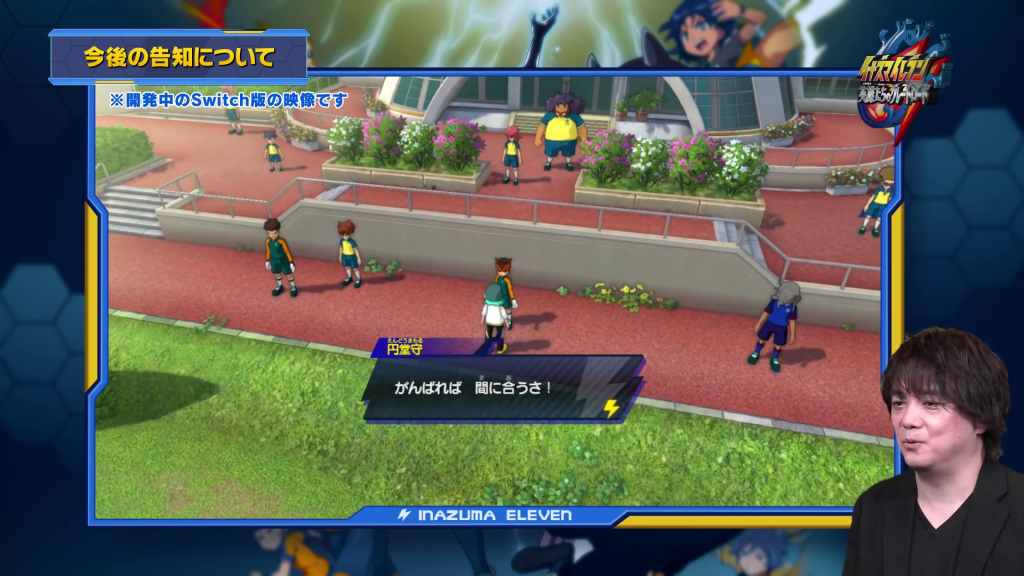Click the yellow lightning bolt continue icon
The image size is (1024, 576).
coord(611,408)
